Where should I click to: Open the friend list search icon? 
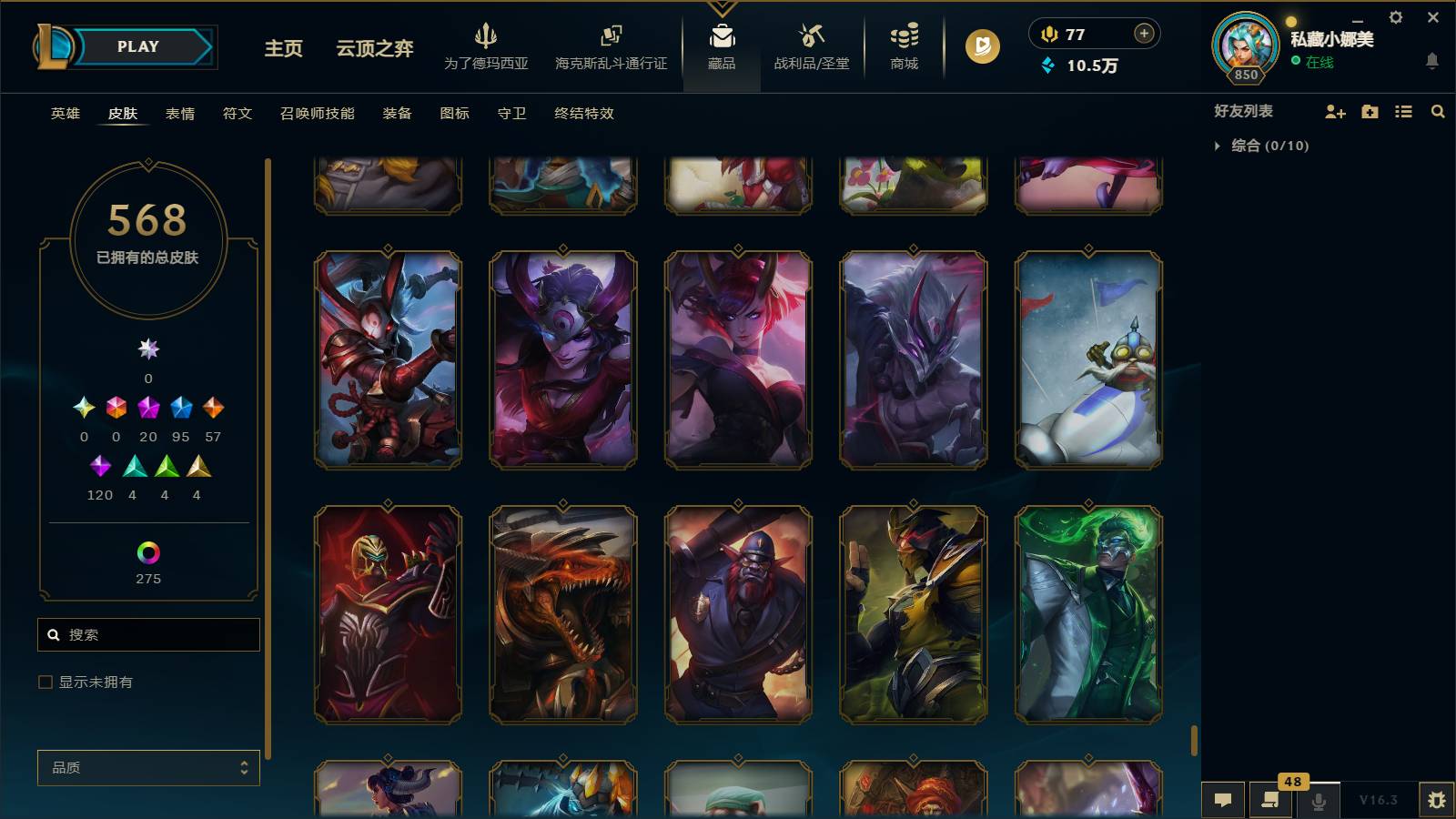pyautogui.click(x=1438, y=111)
